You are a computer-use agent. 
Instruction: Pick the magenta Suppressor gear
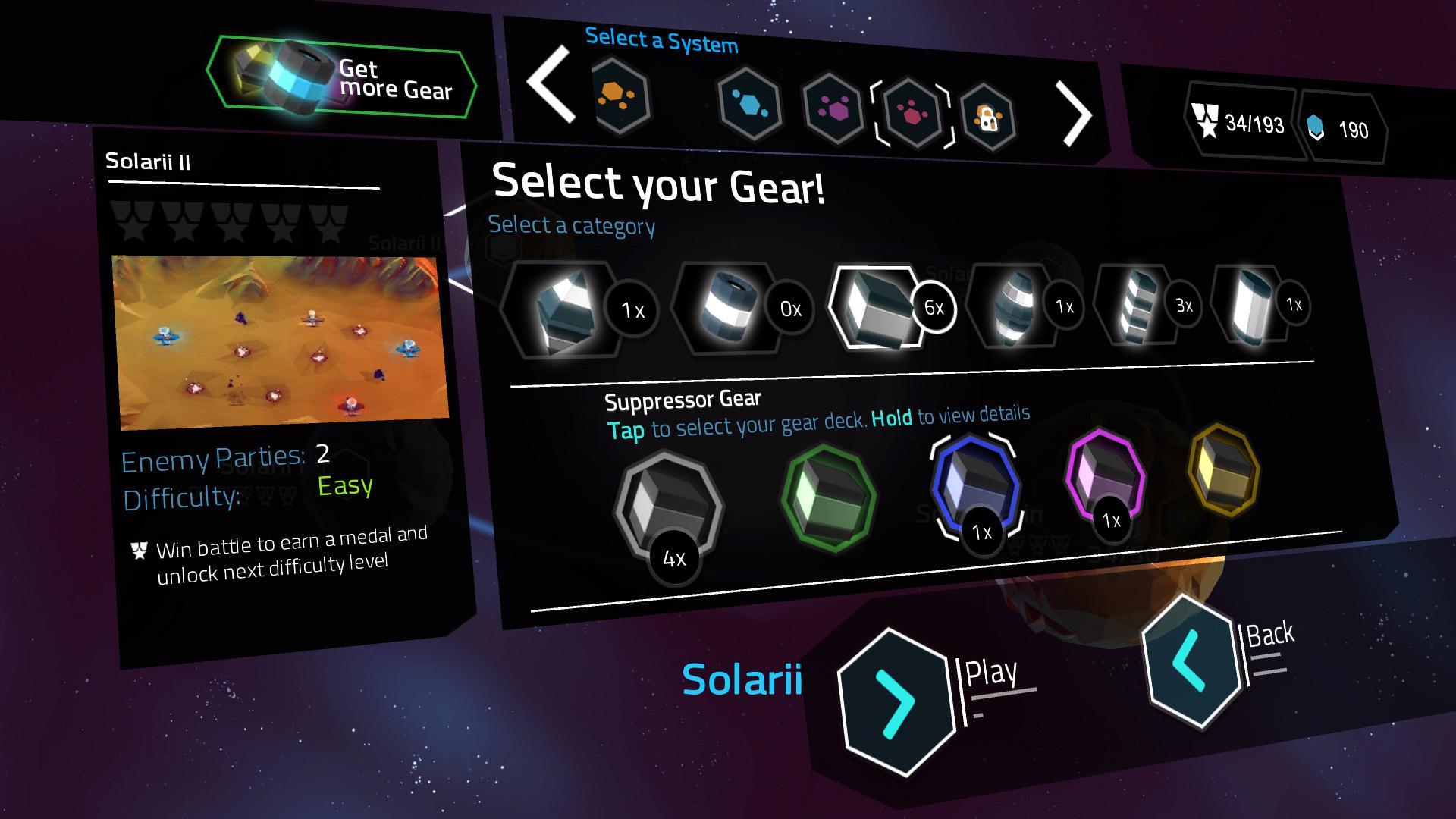click(x=1105, y=478)
